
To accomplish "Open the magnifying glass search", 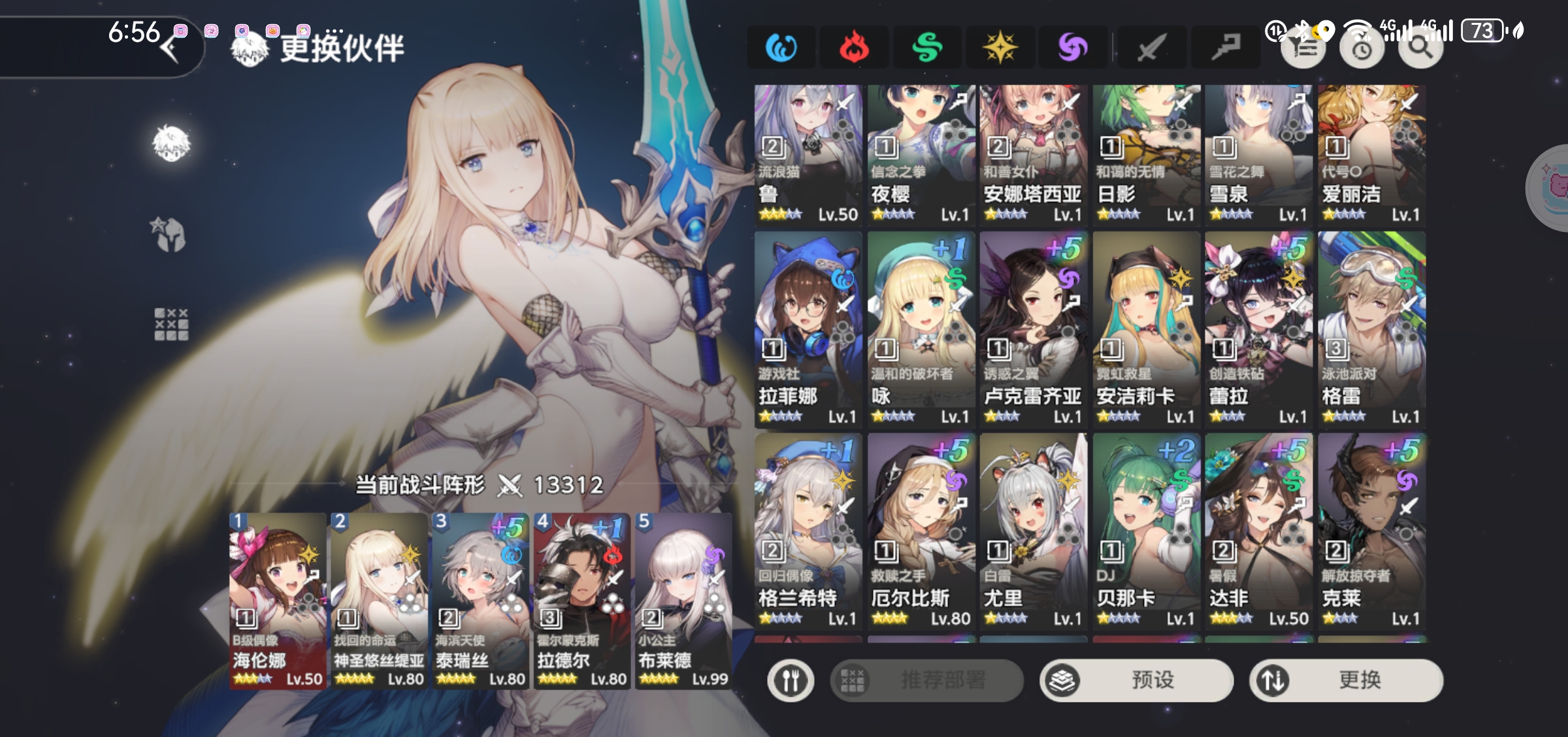I will click(x=1420, y=47).
